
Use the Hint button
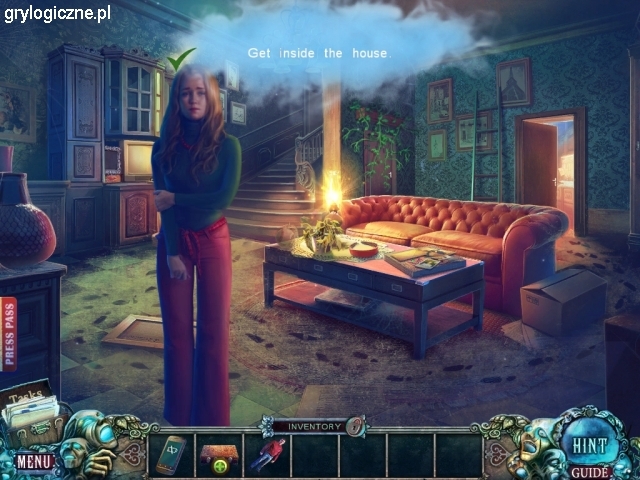[583, 444]
